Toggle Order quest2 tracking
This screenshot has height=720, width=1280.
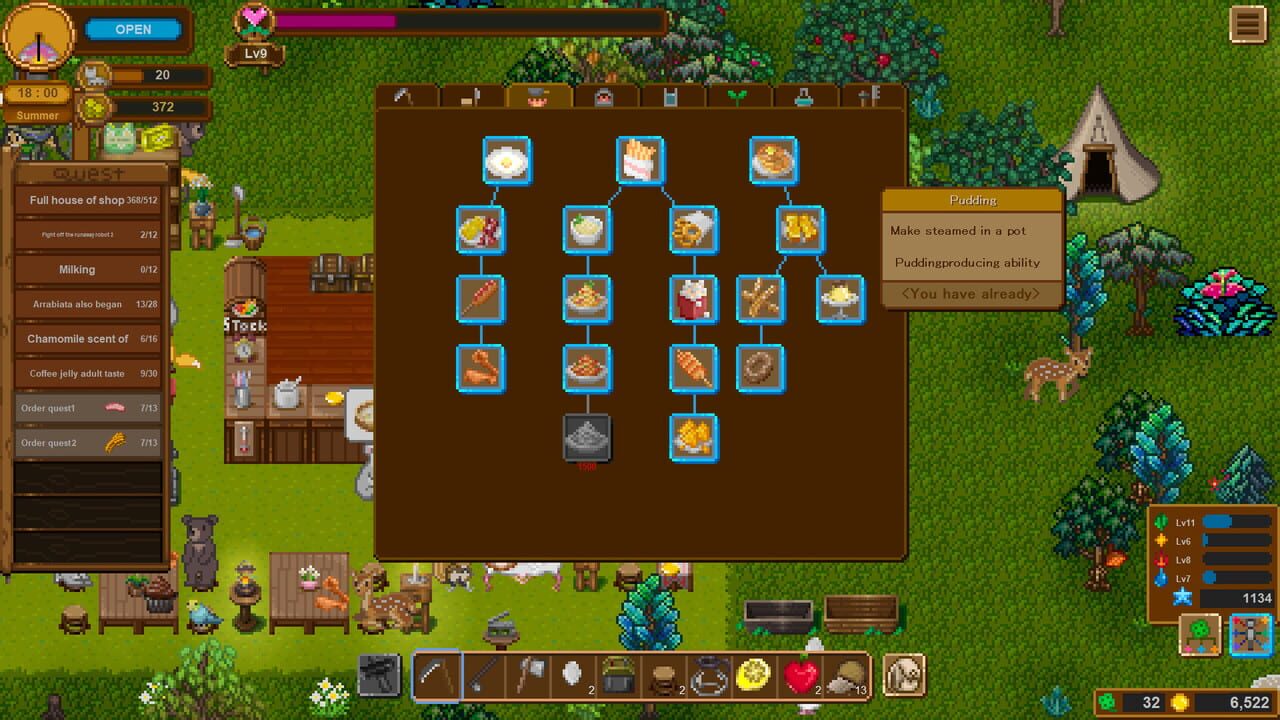click(87, 442)
